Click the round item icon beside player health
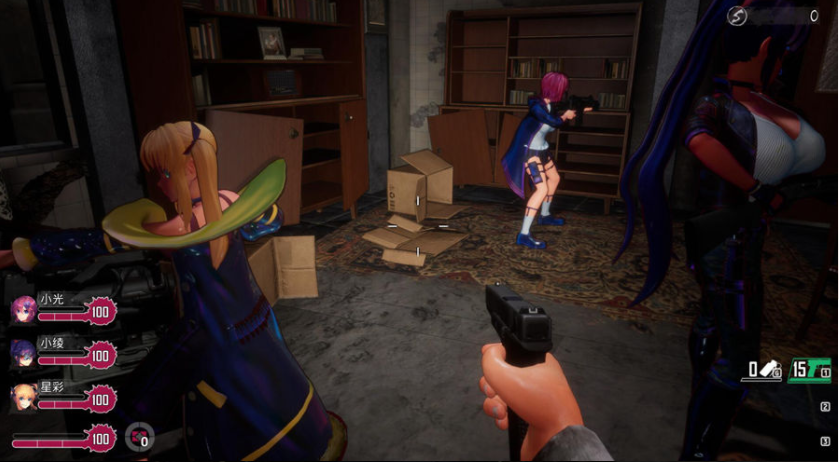 pyautogui.click(x=139, y=437)
